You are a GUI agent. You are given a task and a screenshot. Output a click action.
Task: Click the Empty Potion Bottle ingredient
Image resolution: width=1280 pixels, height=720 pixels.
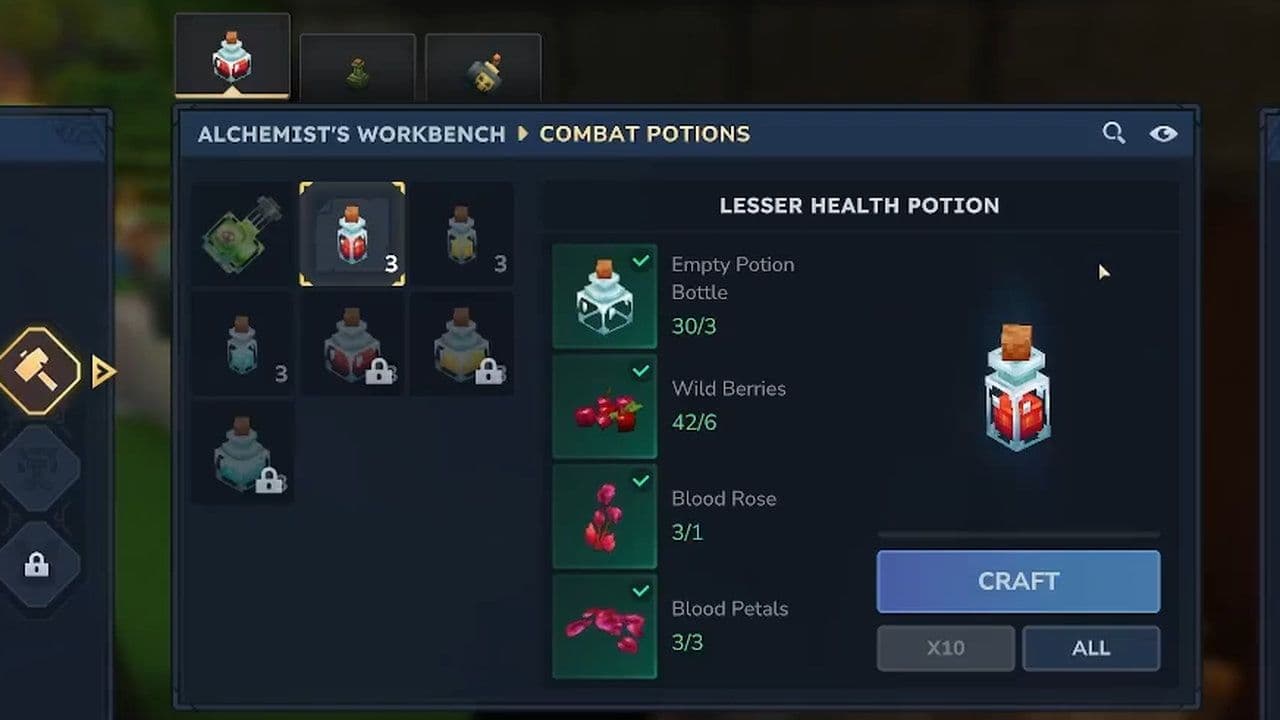pyautogui.click(x=604, y=296)
